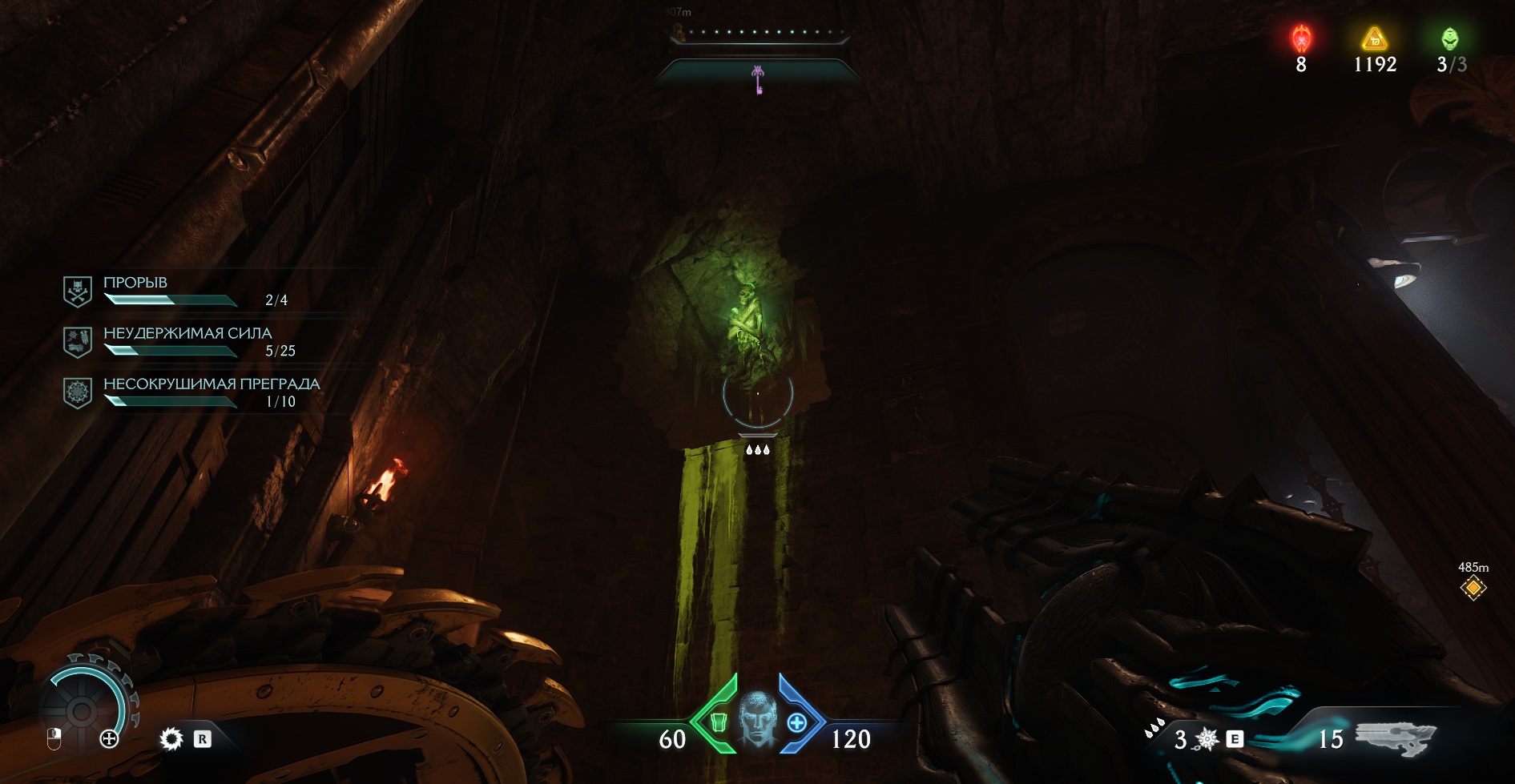Click the green armor icon

[x=719, y=722]
